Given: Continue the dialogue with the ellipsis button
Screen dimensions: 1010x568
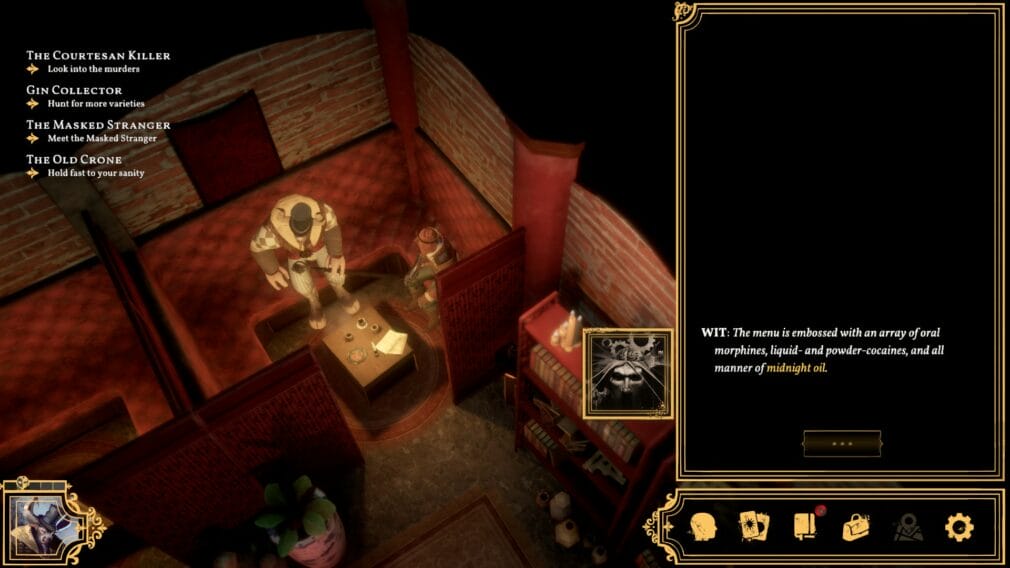Looking at the screenshot, I should (x=842, y=443).
